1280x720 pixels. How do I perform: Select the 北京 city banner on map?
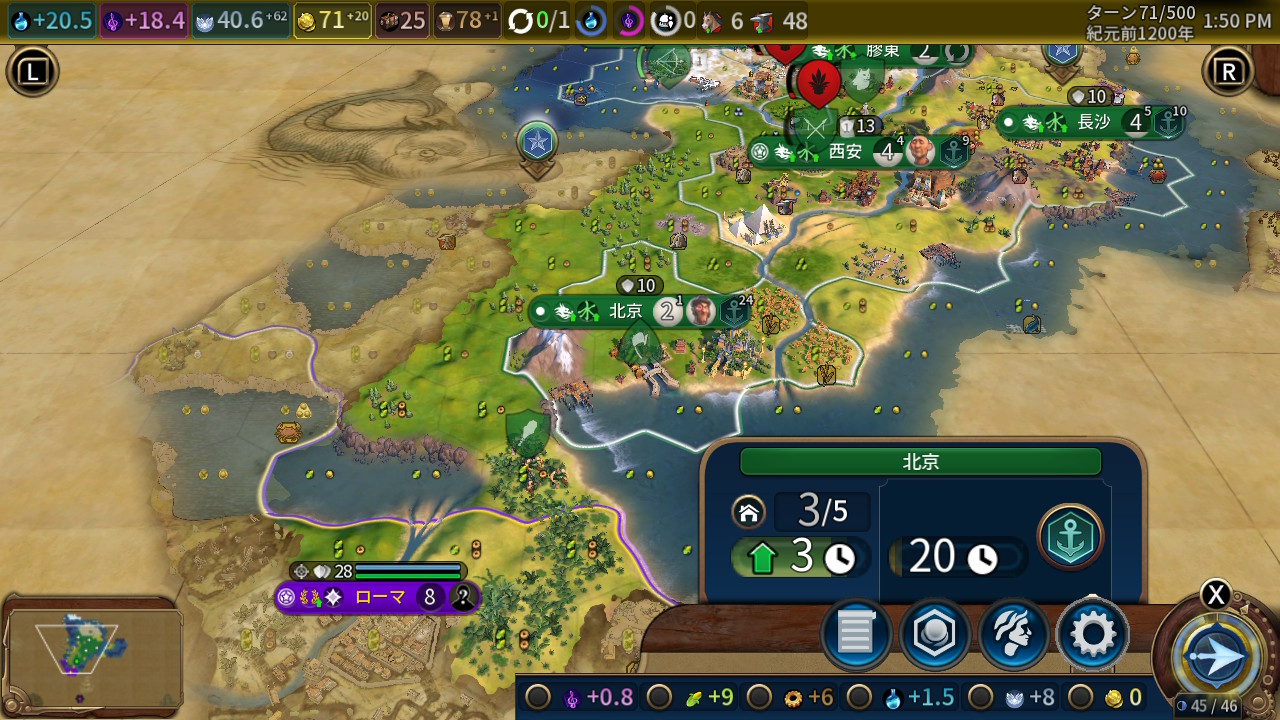(x=626, y=311)
